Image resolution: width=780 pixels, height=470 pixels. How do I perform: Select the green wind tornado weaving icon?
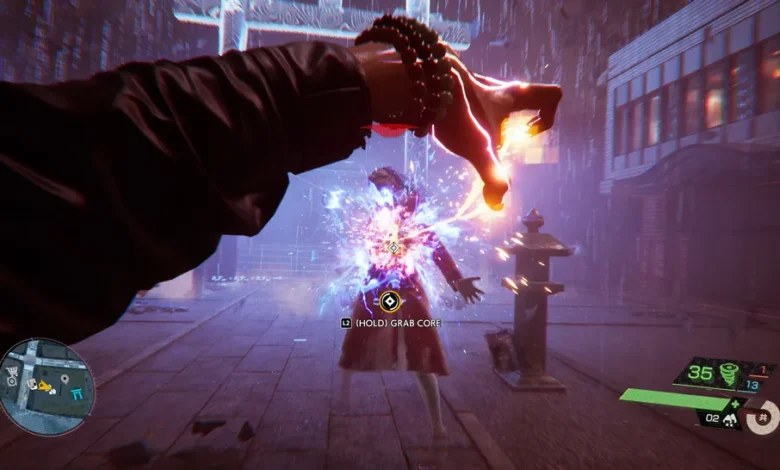pyautogui.click(x=728, y=374)
